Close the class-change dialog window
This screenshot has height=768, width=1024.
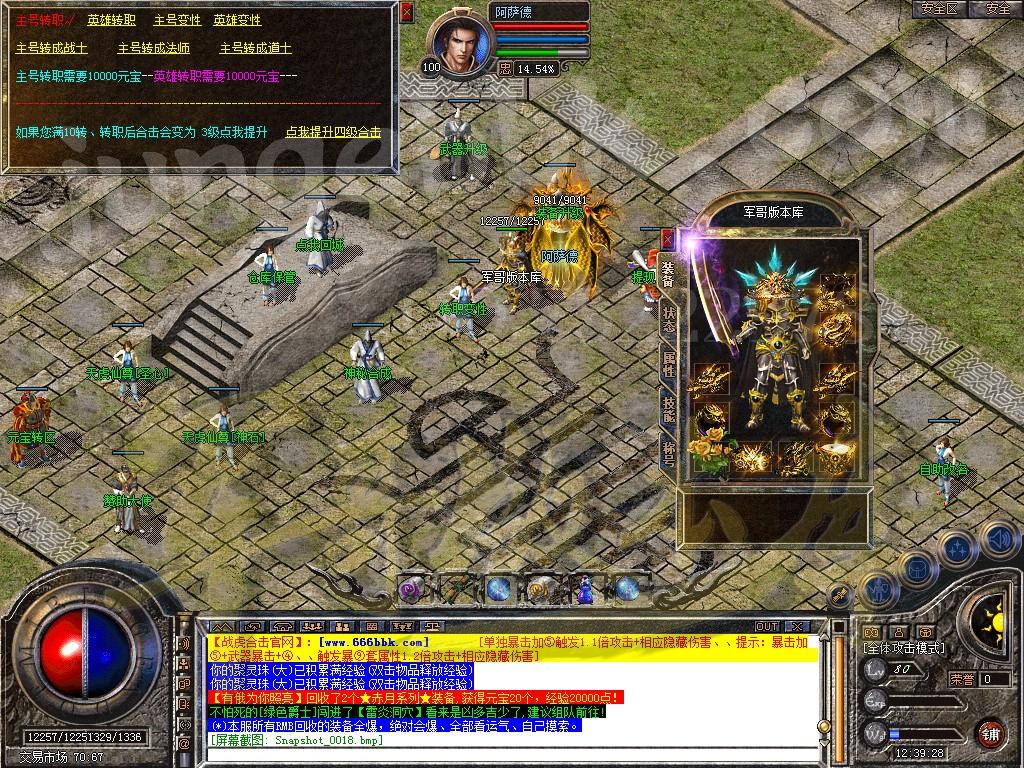click(x=406, y=12)
